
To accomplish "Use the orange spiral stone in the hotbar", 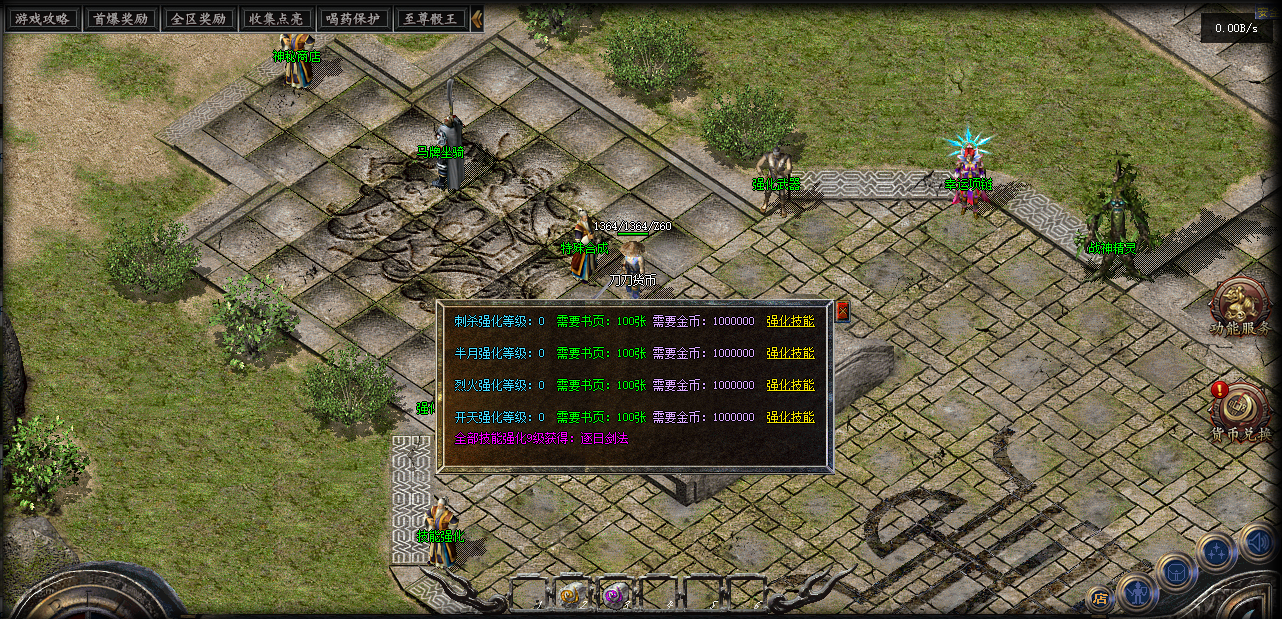I will coord(570,595).
